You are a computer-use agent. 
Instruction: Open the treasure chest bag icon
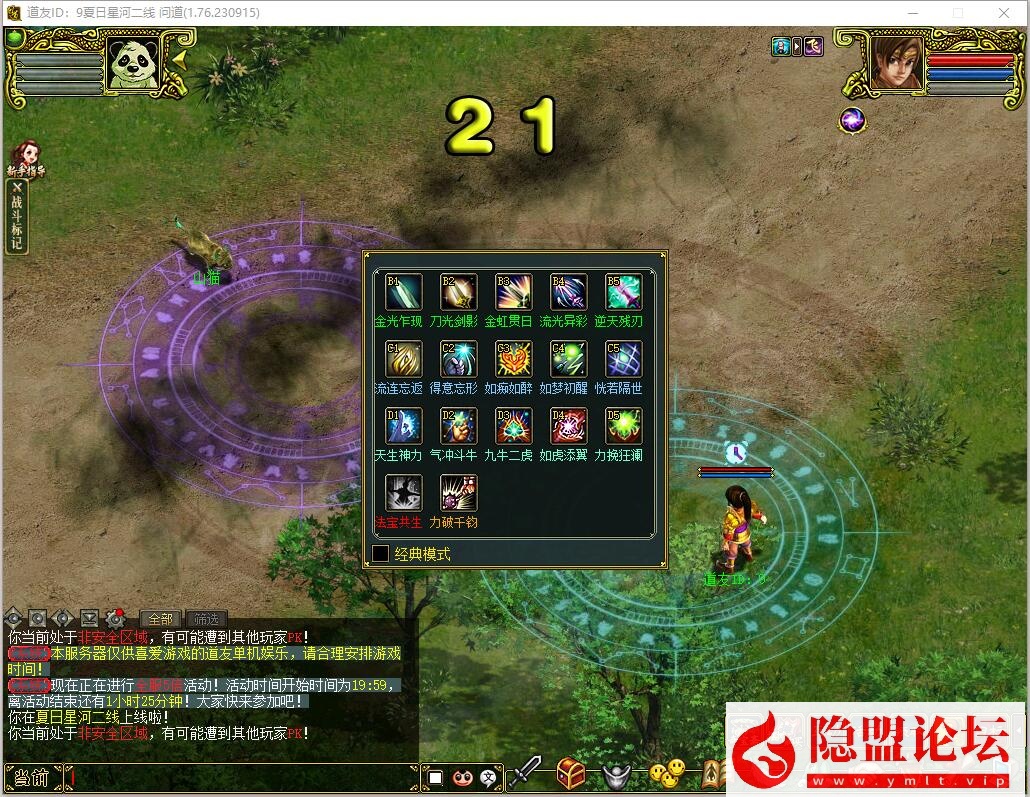pos(570,773)
